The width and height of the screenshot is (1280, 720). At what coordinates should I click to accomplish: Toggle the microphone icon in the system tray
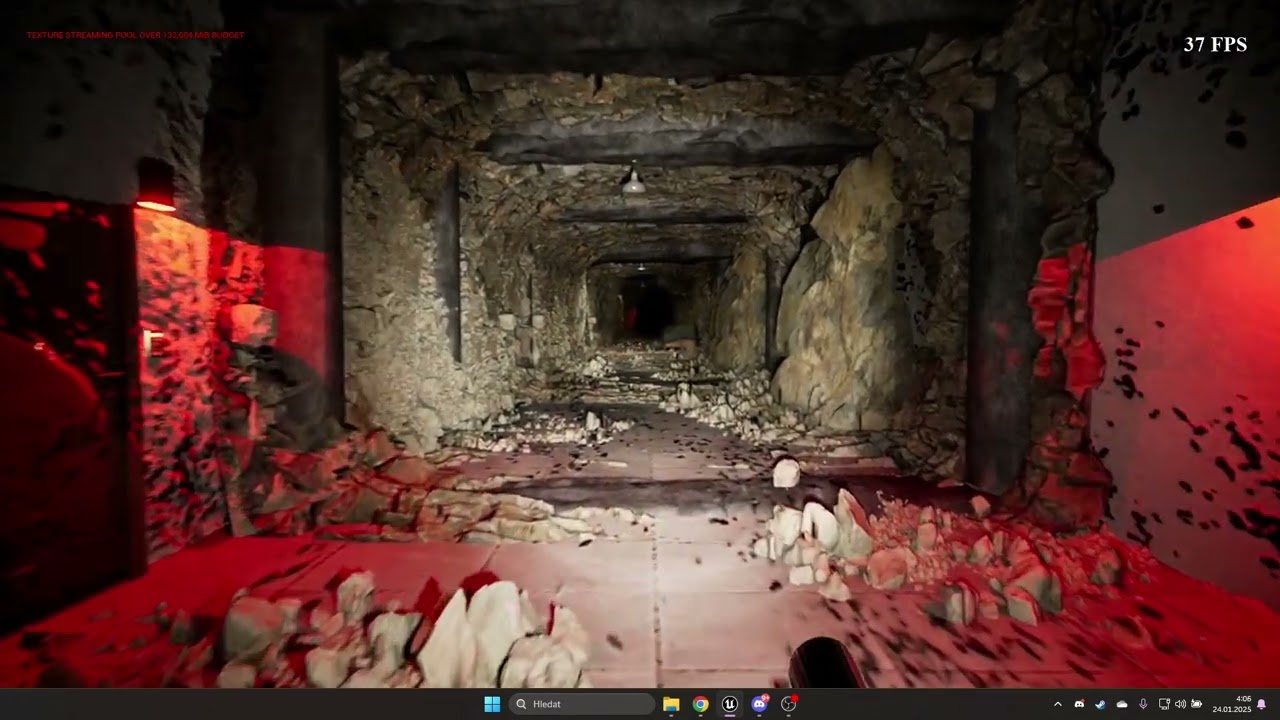click(x=1143, y=704)
